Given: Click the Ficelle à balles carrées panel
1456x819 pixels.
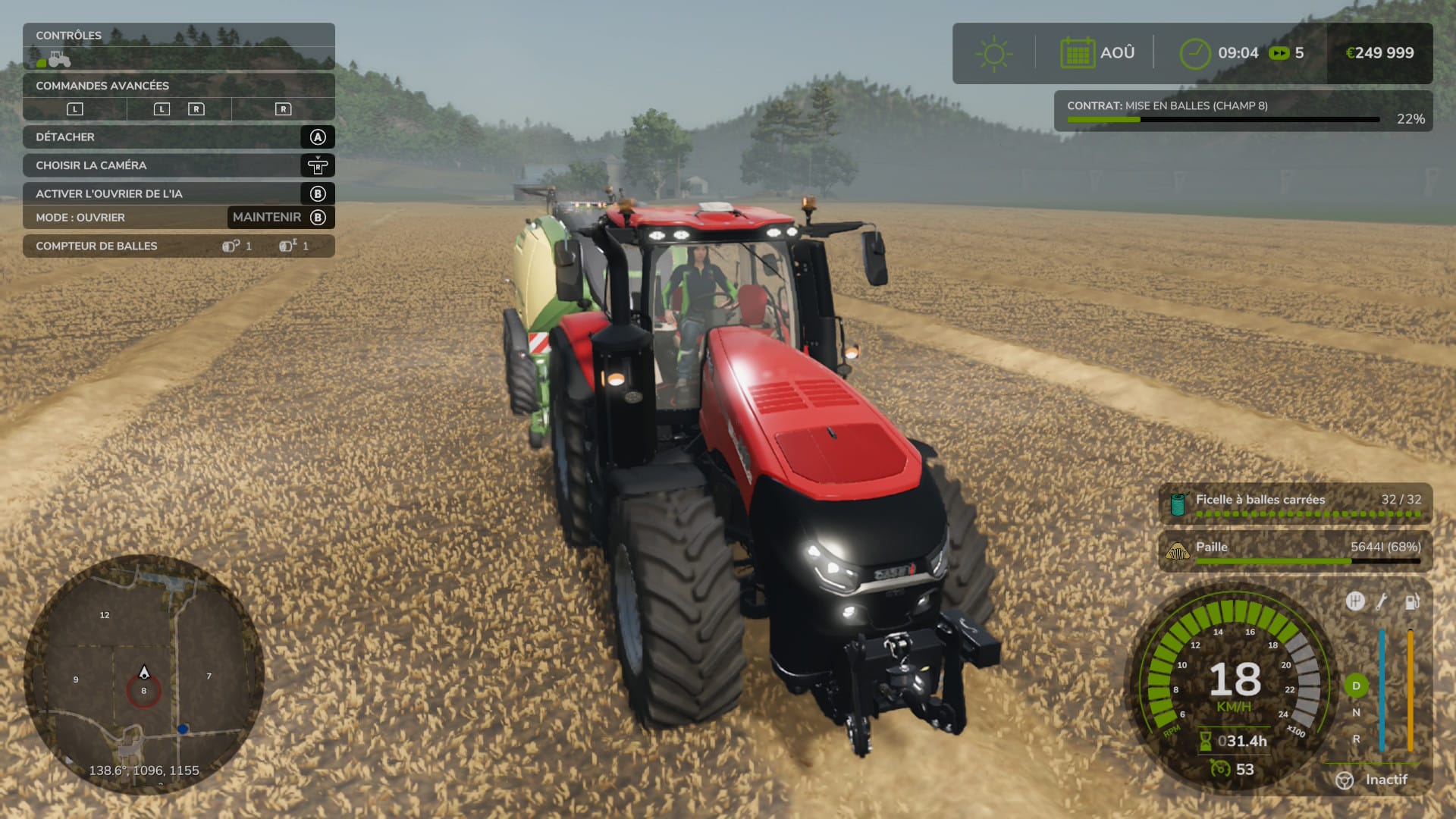Looking at the screenshot, I should (x=1295, y=504).
